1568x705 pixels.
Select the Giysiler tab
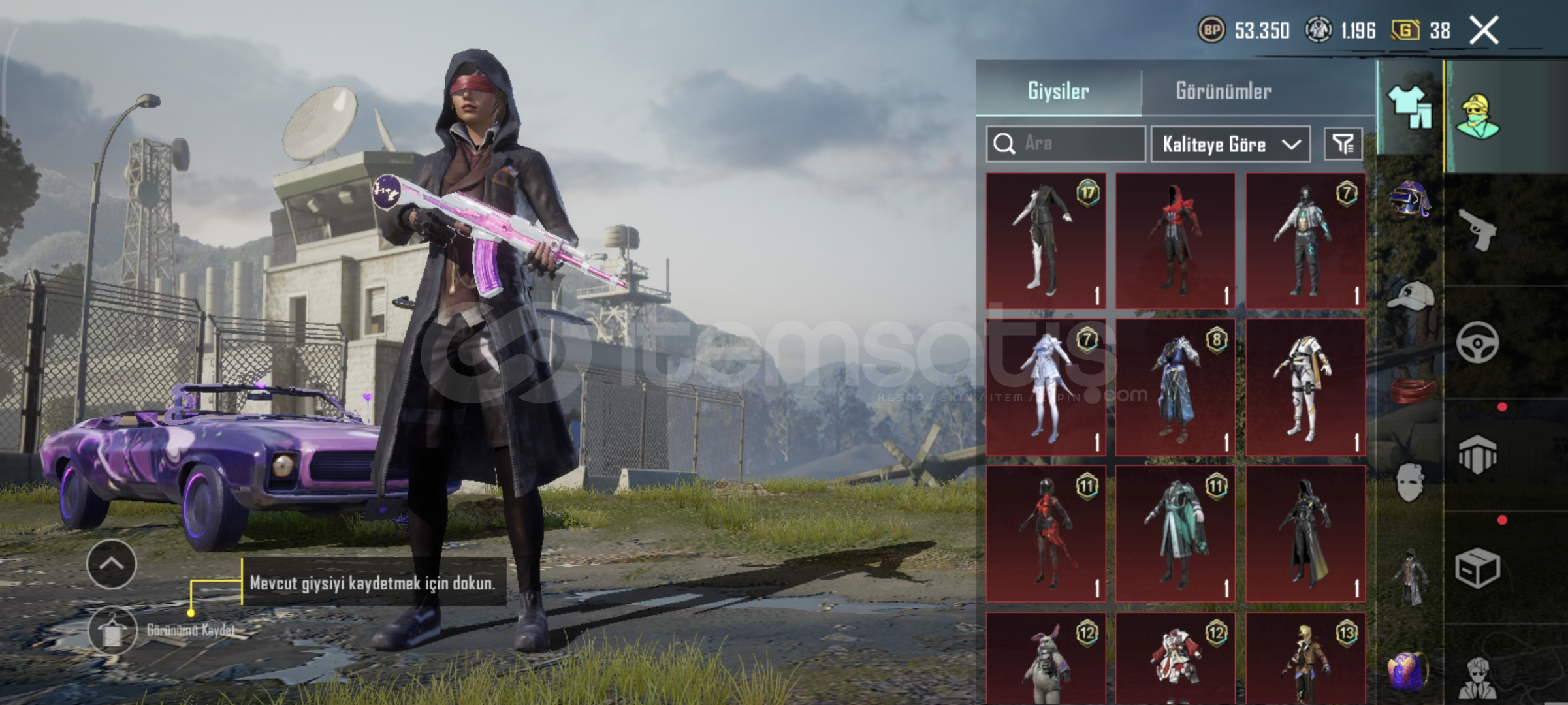click(x=1058, y=90)
